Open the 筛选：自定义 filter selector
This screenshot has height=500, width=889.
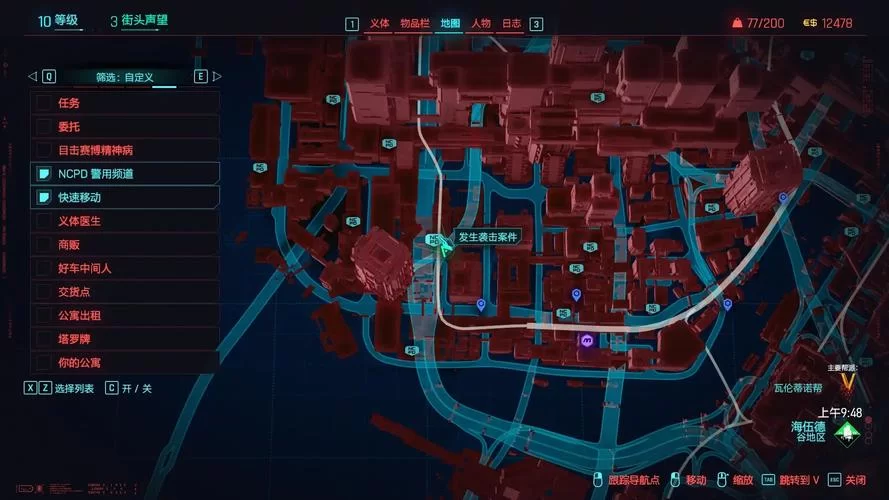[x=125, y=76]
